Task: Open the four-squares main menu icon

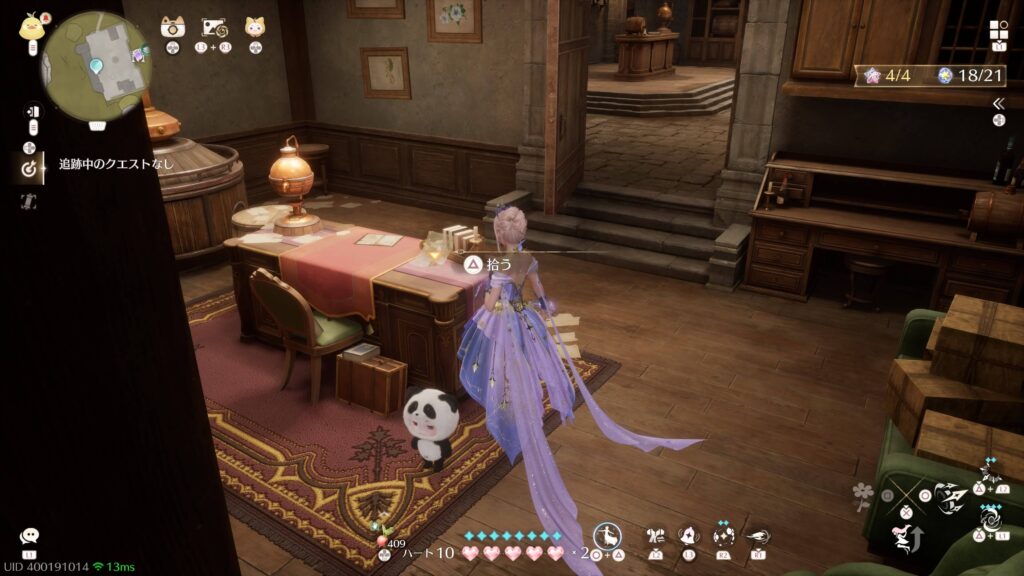Action: (1000, 30)
